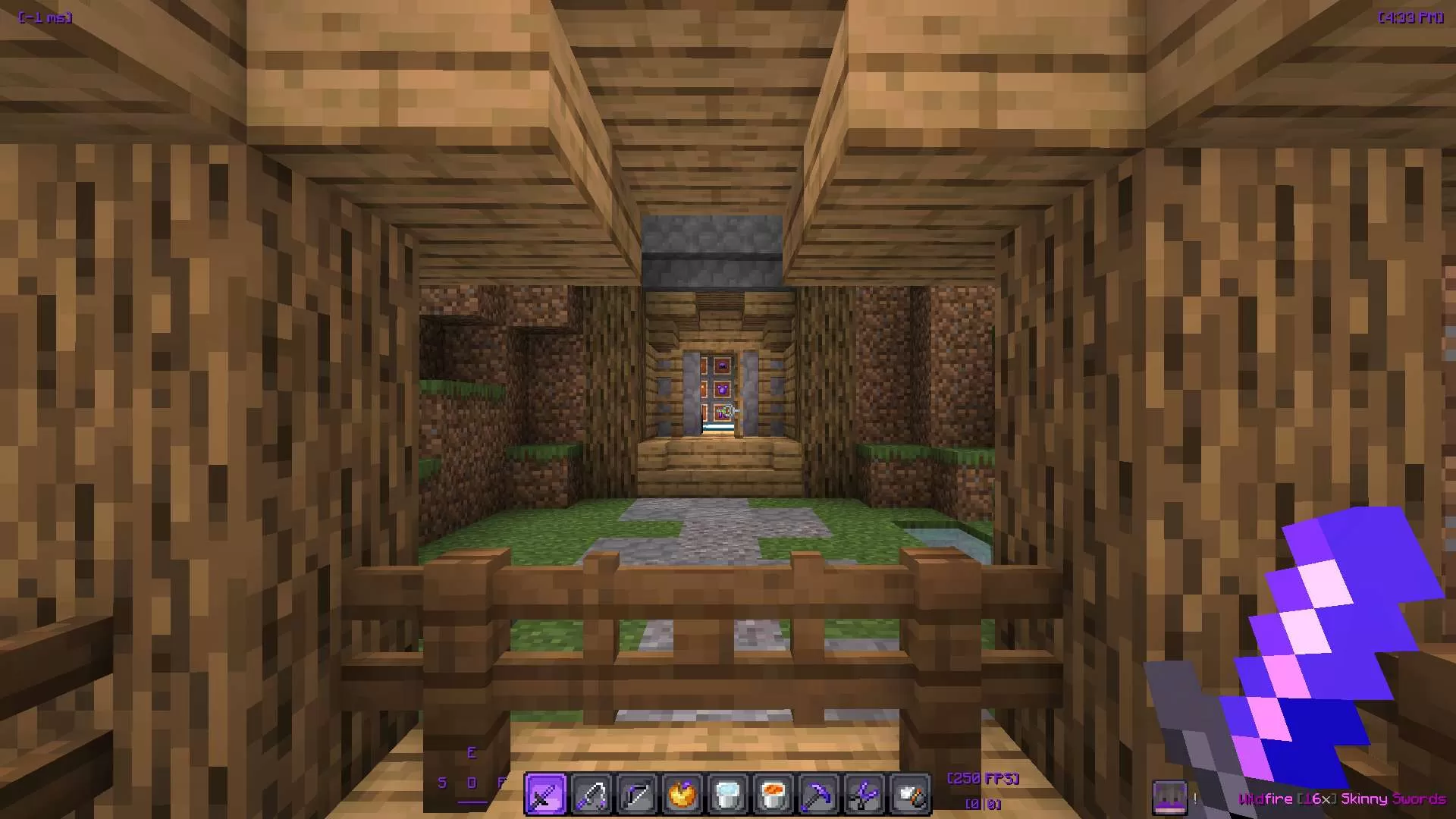Click the Wildfire [16x] Skinny Swords label
This screenshot has height=819, width=1456.
tap(1342, 799)
